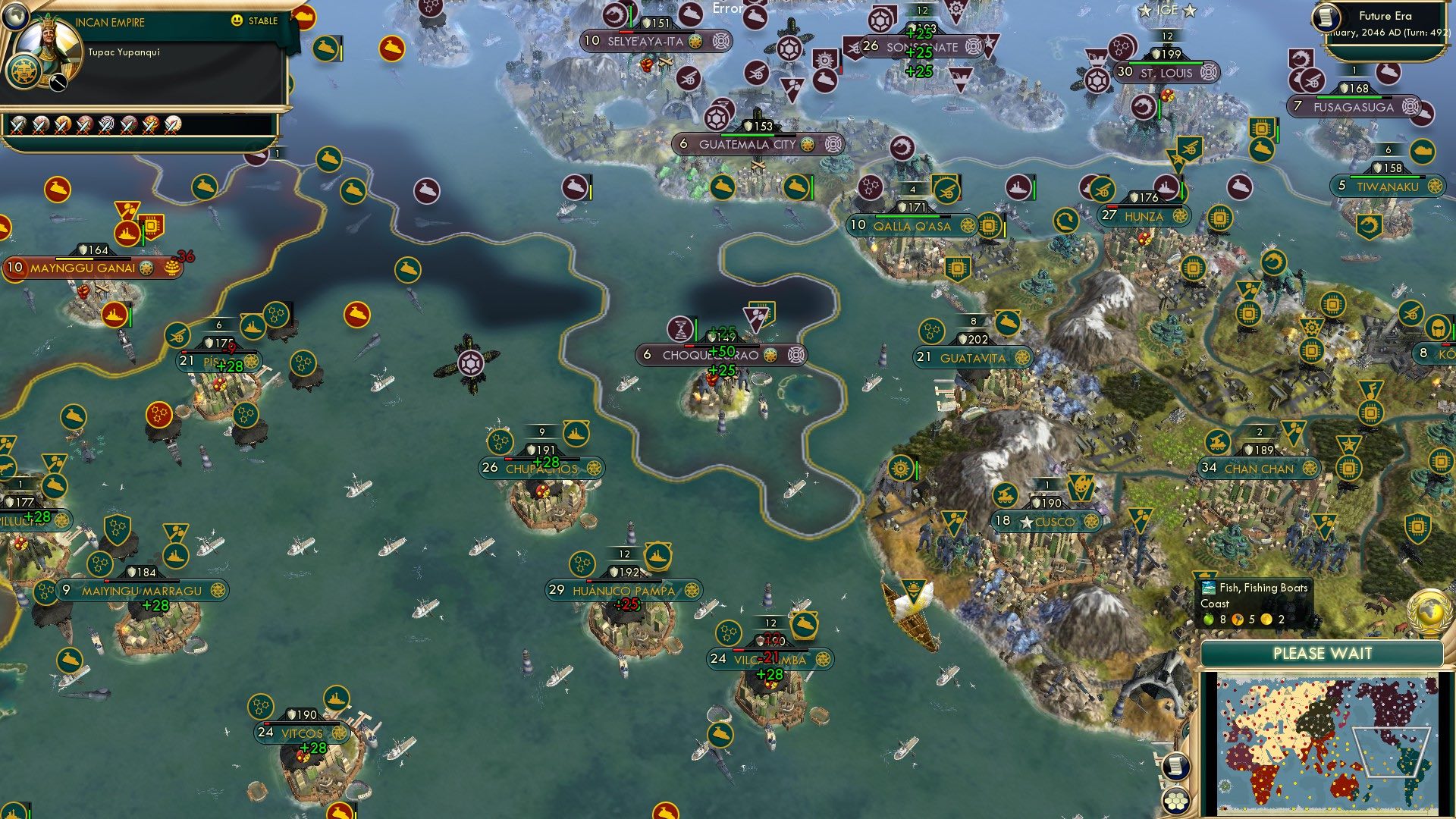1456x819 pixels.
Task: Select the Chan Chan city banner
Action: click(x=1260, y=469)
